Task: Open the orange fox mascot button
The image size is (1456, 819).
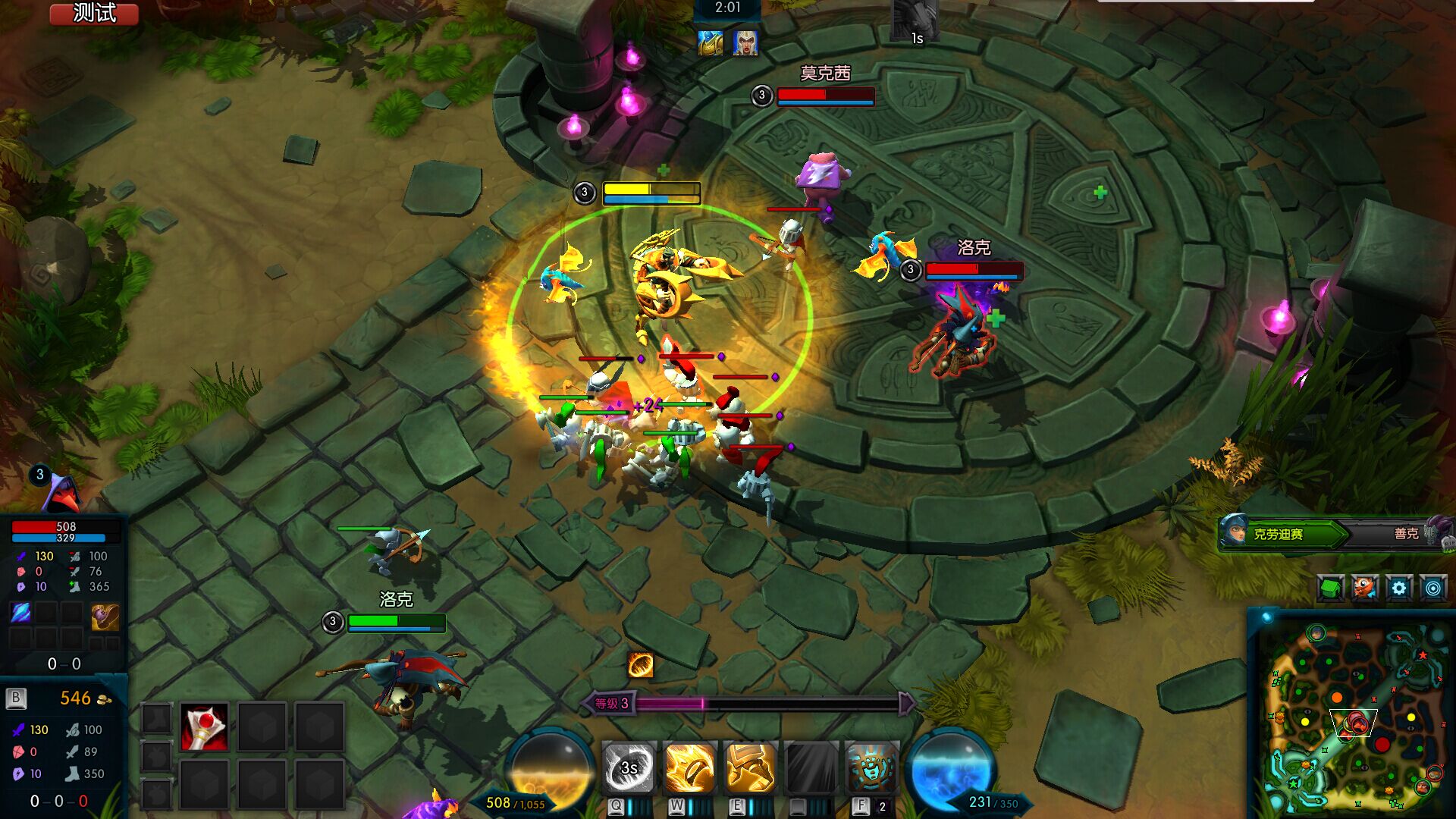Action: (1365, 588)
